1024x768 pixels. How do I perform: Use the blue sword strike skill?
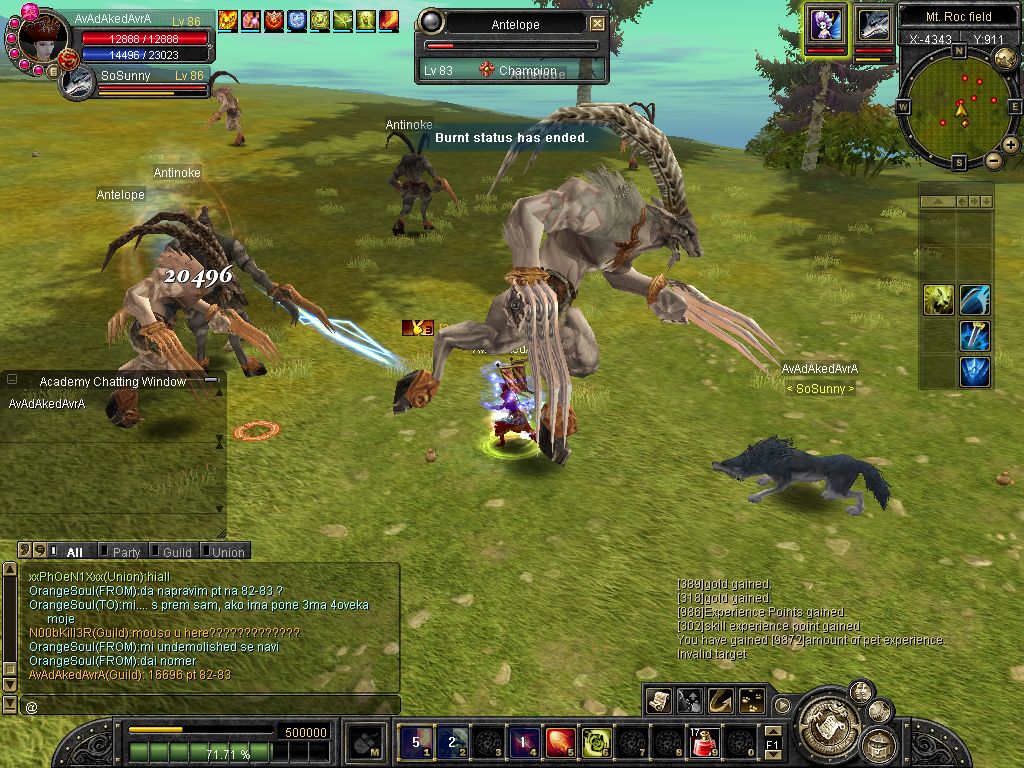975,336
